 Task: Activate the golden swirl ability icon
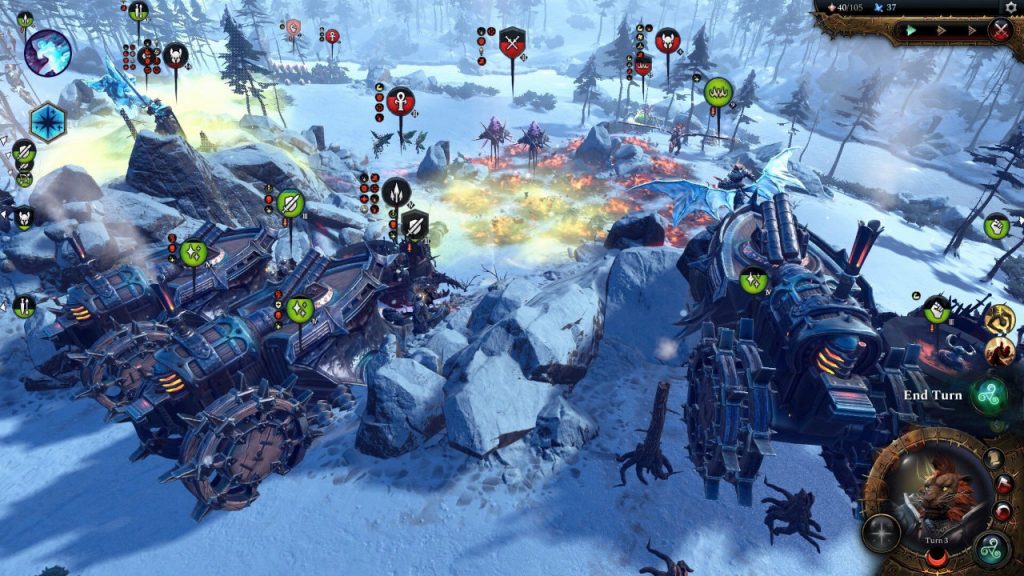pyautogui.click(x=999, y=319)
